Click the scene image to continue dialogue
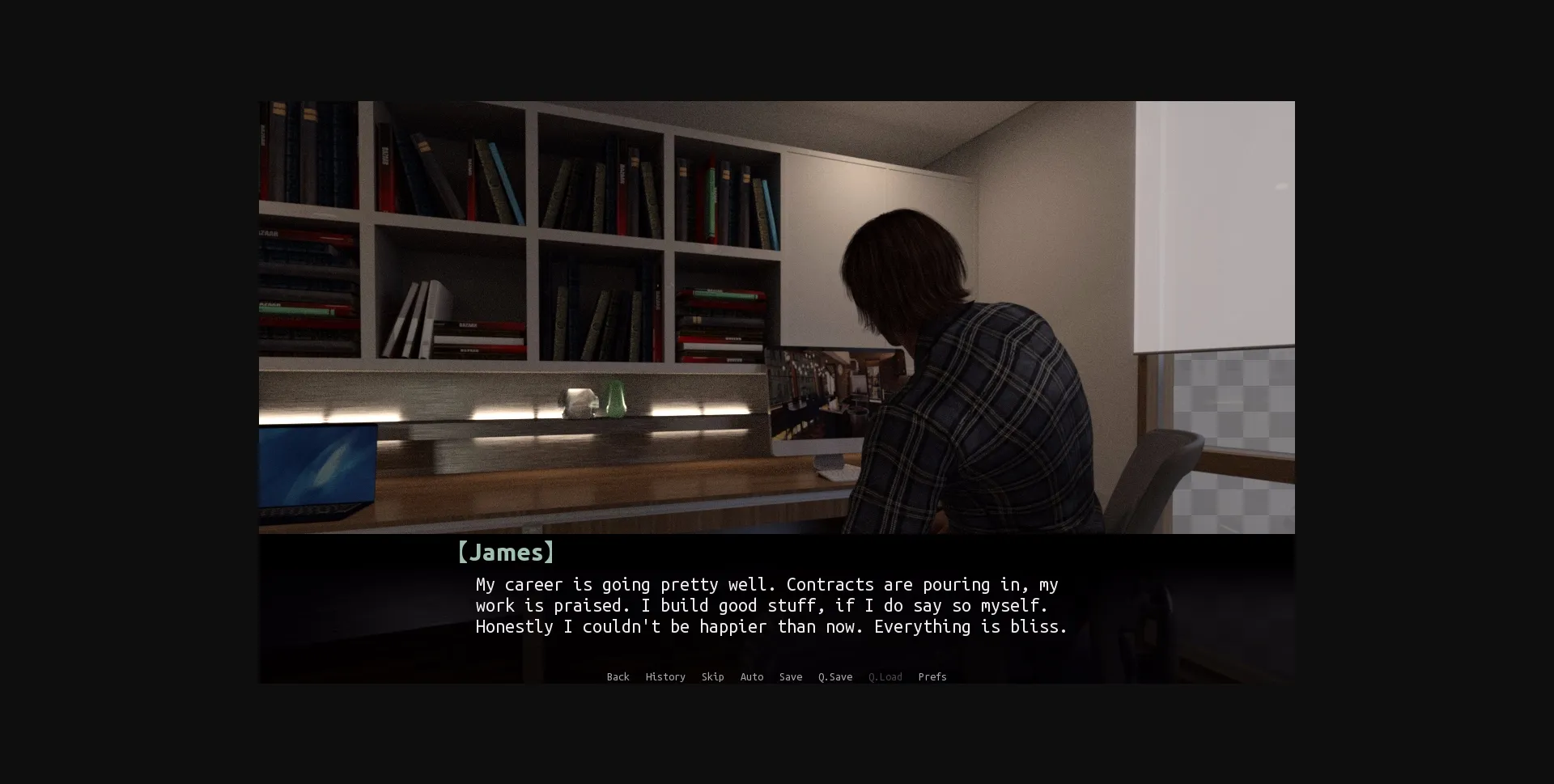 pyautogui.click(x=777, y=316)
